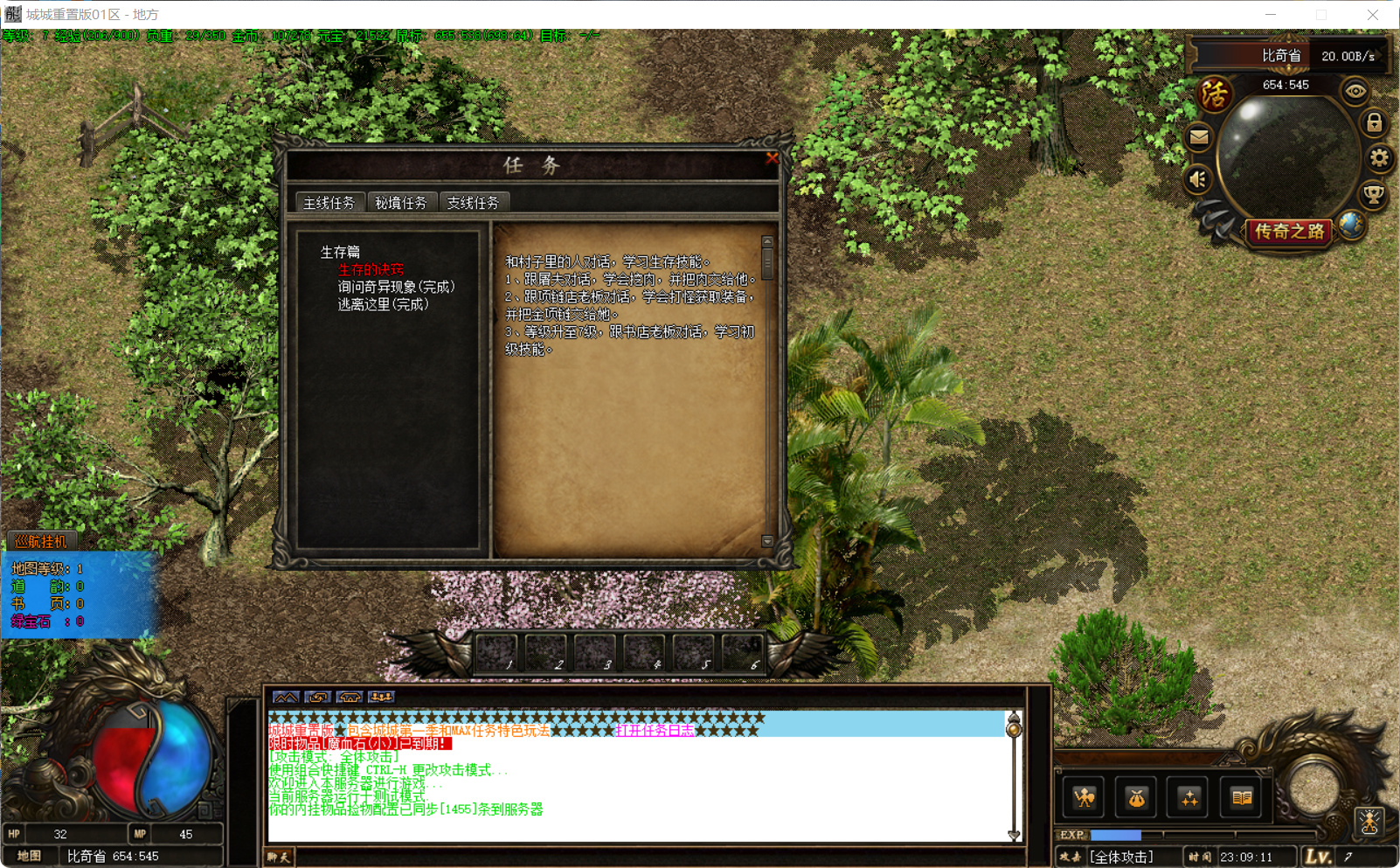Image resolution: width=1400 pixels, height=868 pixels.
Task: Toggle the lock icon on minimap
Action: click(x=1374, y=123)
